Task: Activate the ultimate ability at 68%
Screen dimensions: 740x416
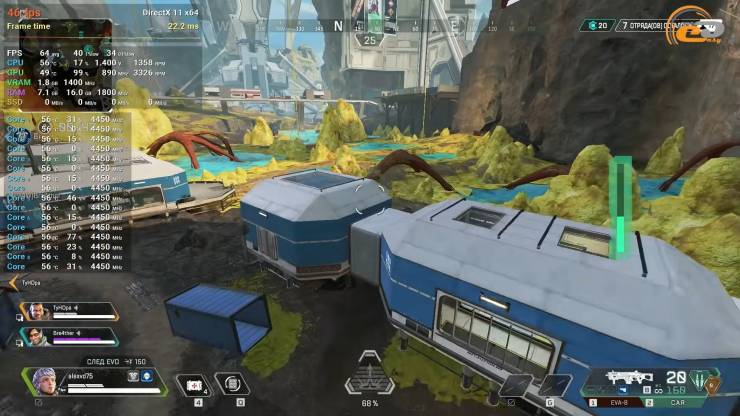Action: tap(370, 377)
